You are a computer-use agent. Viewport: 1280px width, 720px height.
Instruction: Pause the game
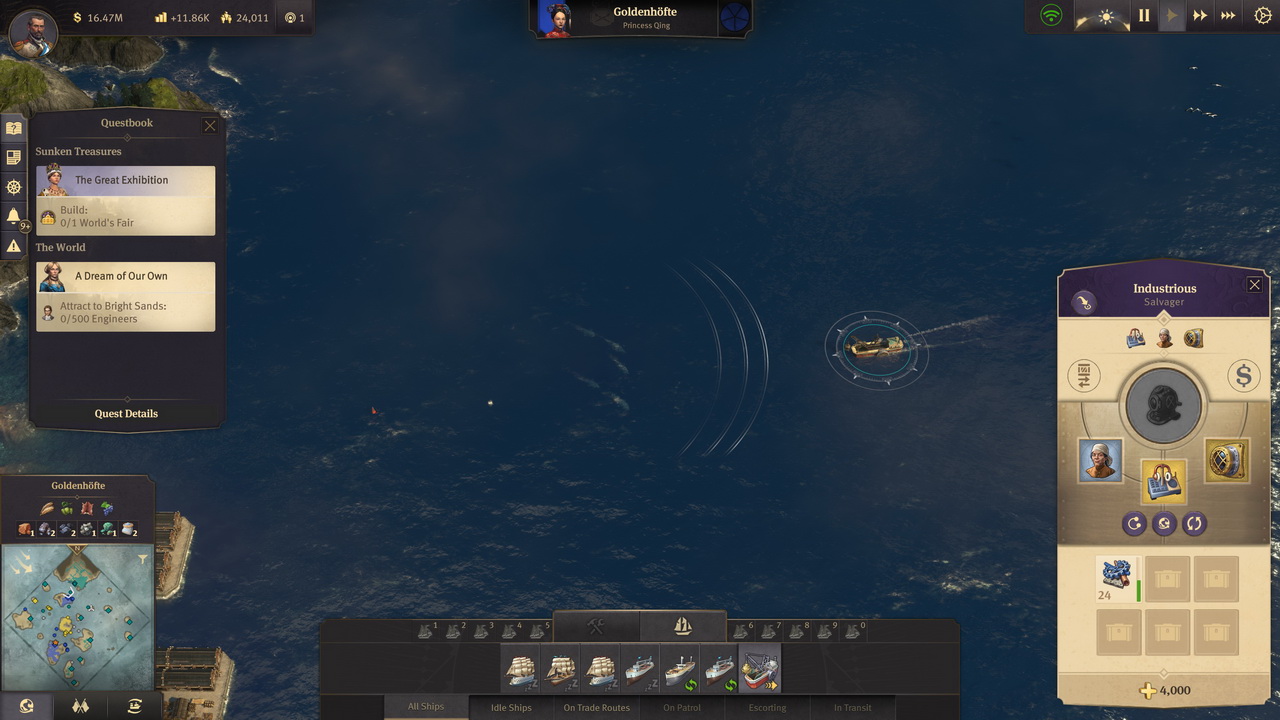[x=1144, y=16]
